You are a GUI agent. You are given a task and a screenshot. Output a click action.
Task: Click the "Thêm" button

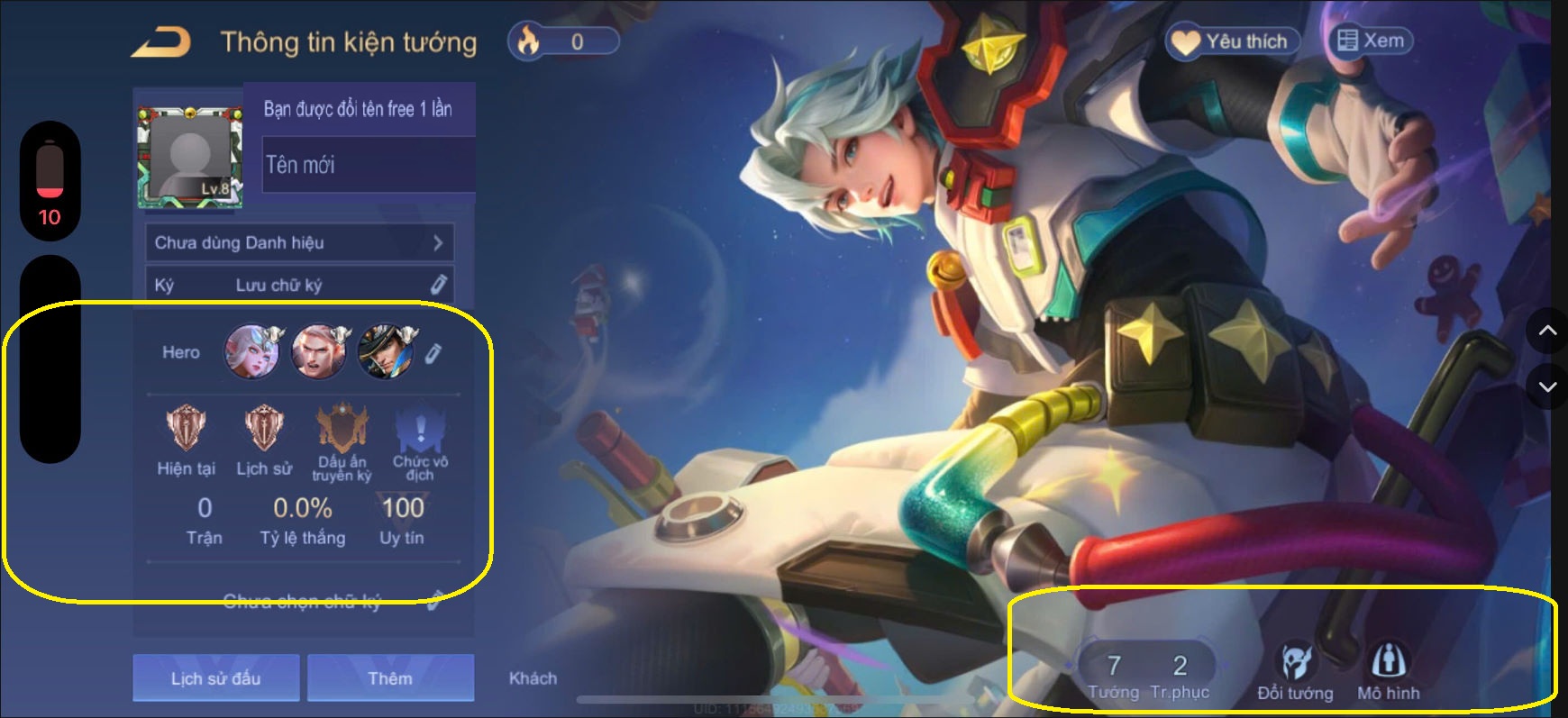click(x=389, y=677)
